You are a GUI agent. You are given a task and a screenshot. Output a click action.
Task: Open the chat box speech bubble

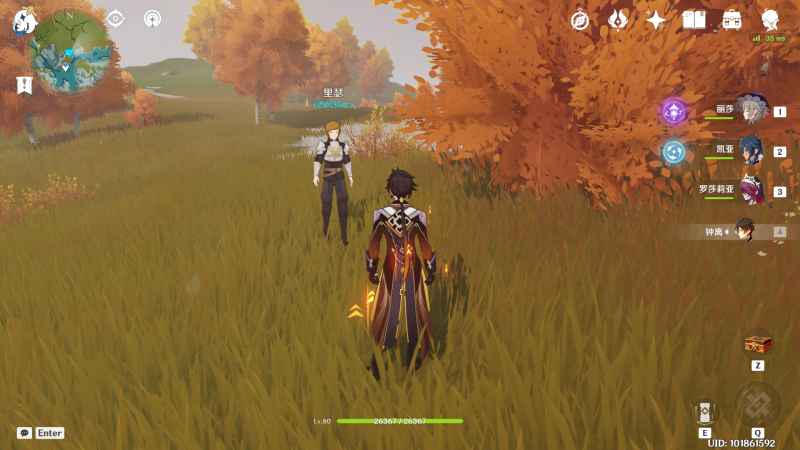tap(24, 433)
